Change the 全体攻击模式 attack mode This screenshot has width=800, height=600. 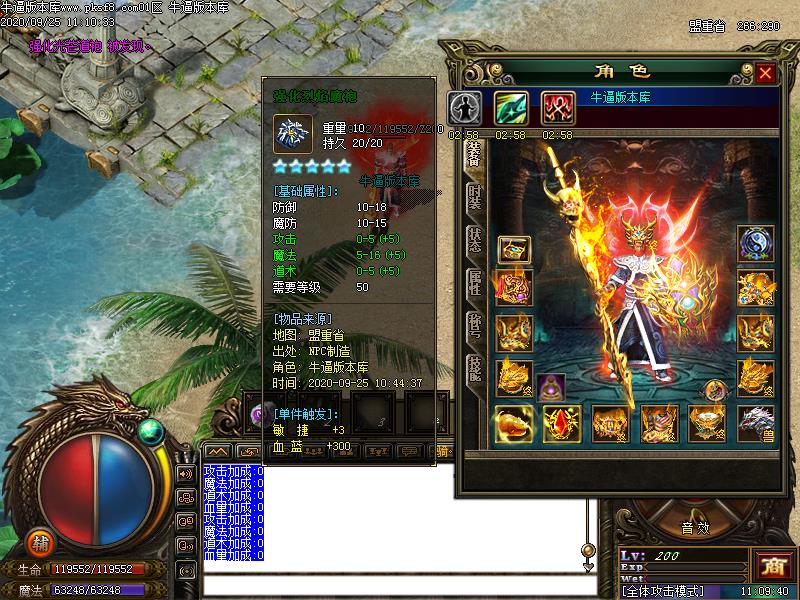[664, 591]
